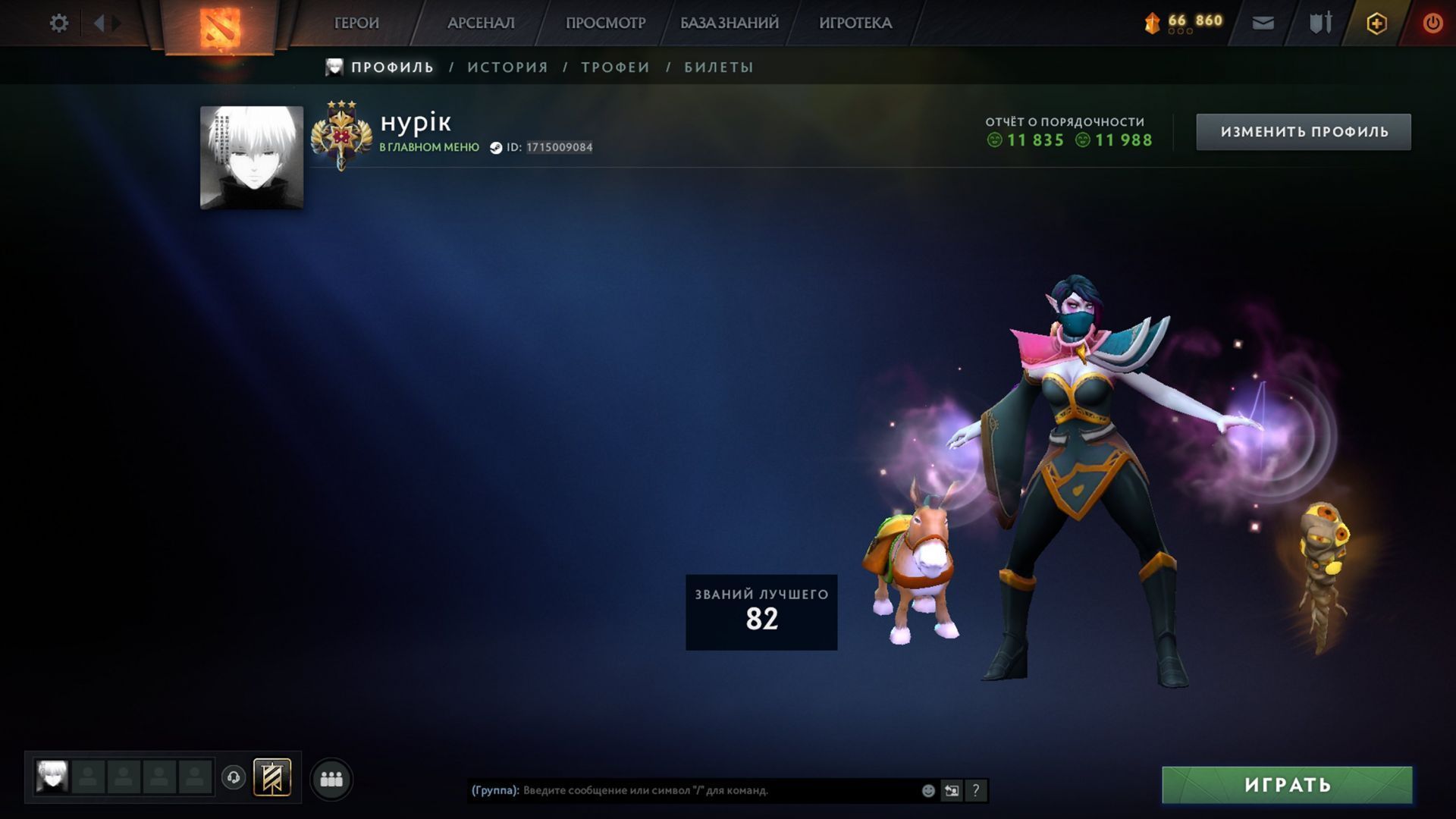Focus the party chat message field

(x=713, y=790)
